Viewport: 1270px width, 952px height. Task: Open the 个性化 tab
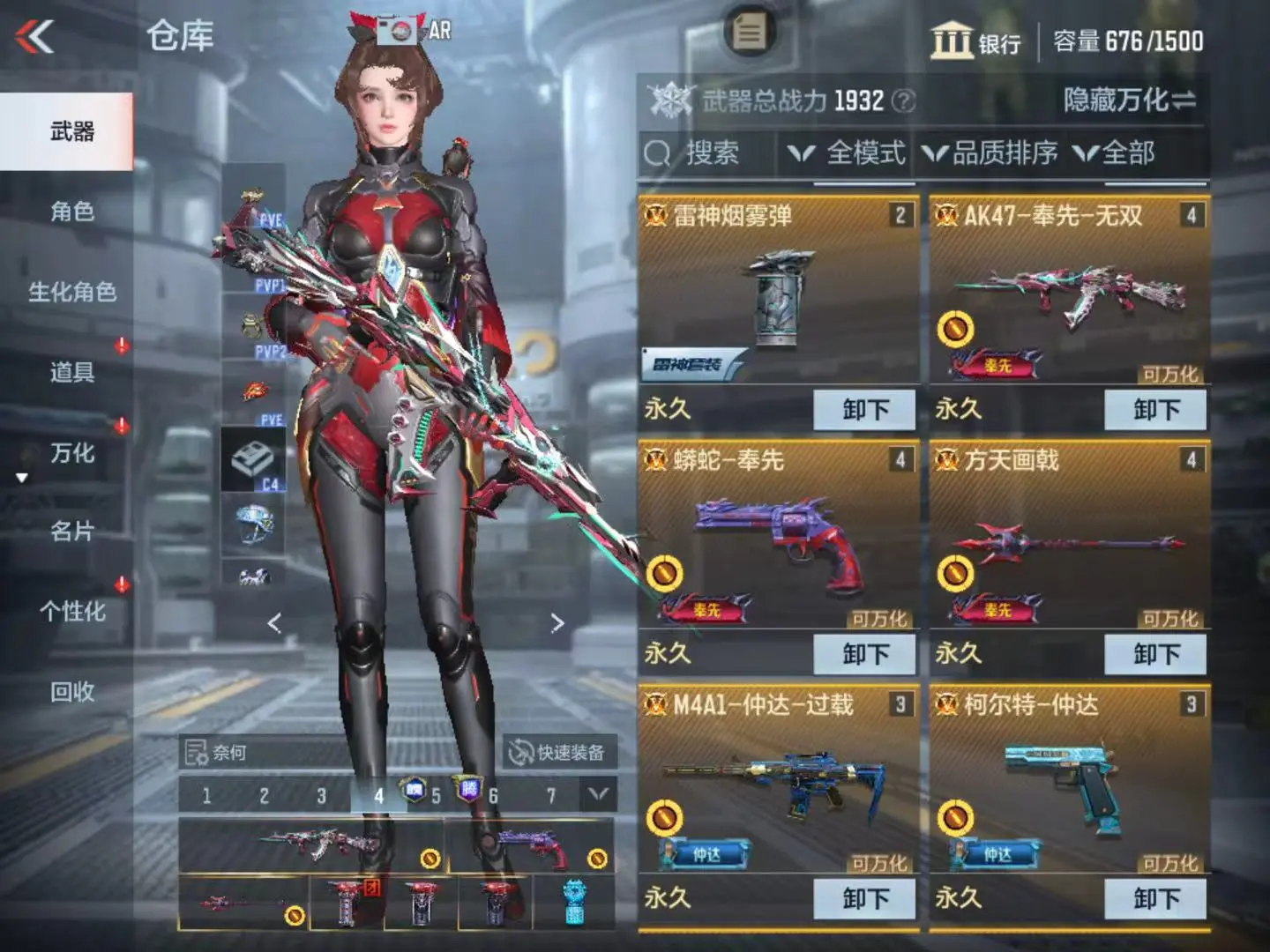tap(71, 612)
